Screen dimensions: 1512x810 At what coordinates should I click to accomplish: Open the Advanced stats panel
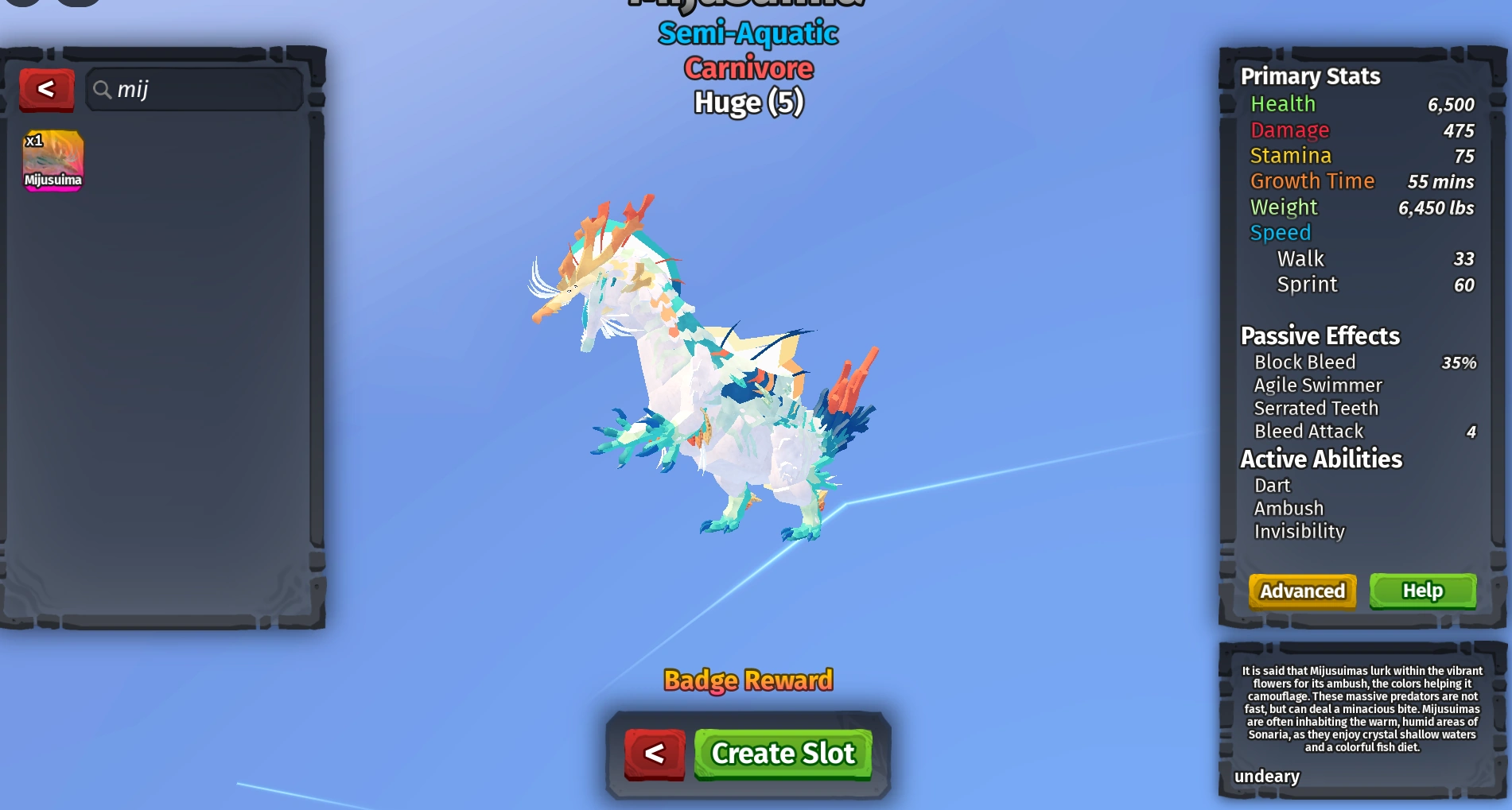[x=1302, y=591]
